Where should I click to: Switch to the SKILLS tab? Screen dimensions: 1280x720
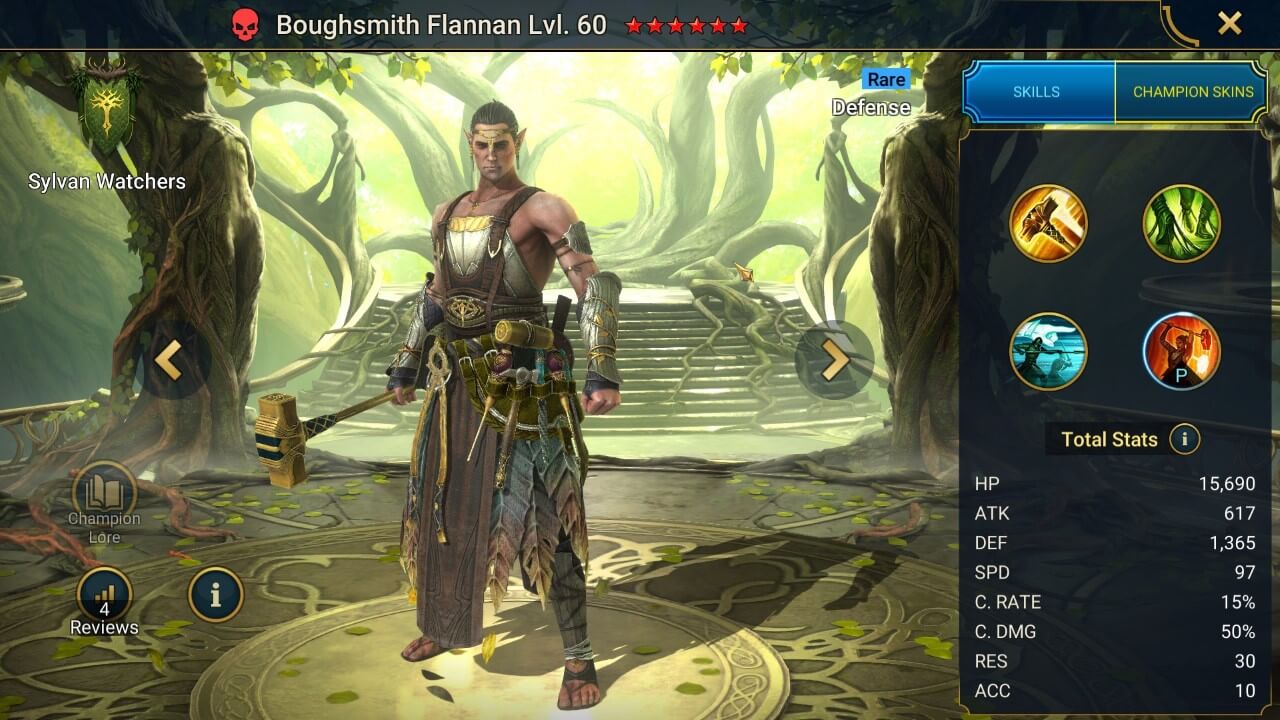click(x=1038, y=92)
